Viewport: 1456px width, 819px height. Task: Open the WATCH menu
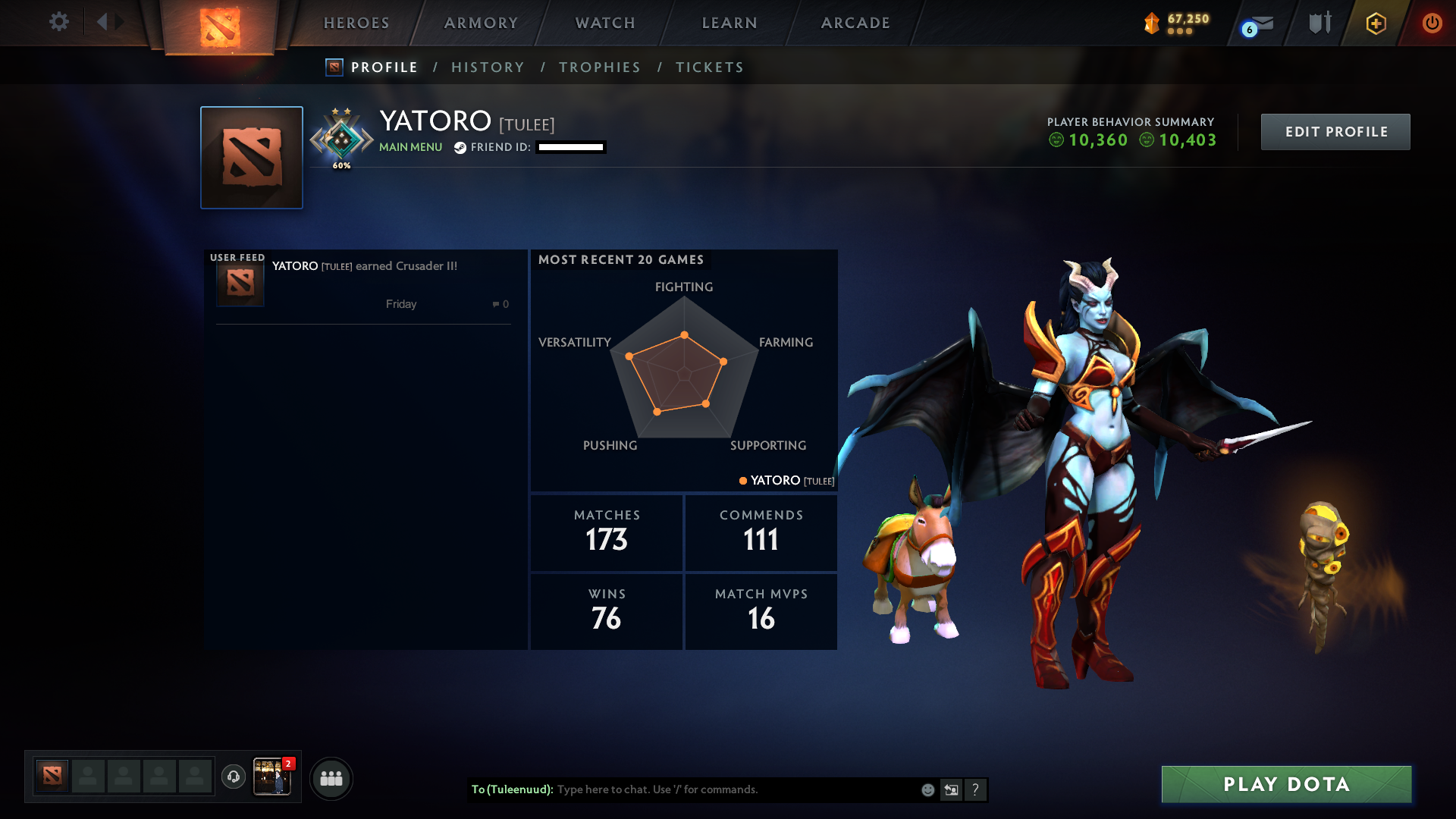[x=604, y=23]
